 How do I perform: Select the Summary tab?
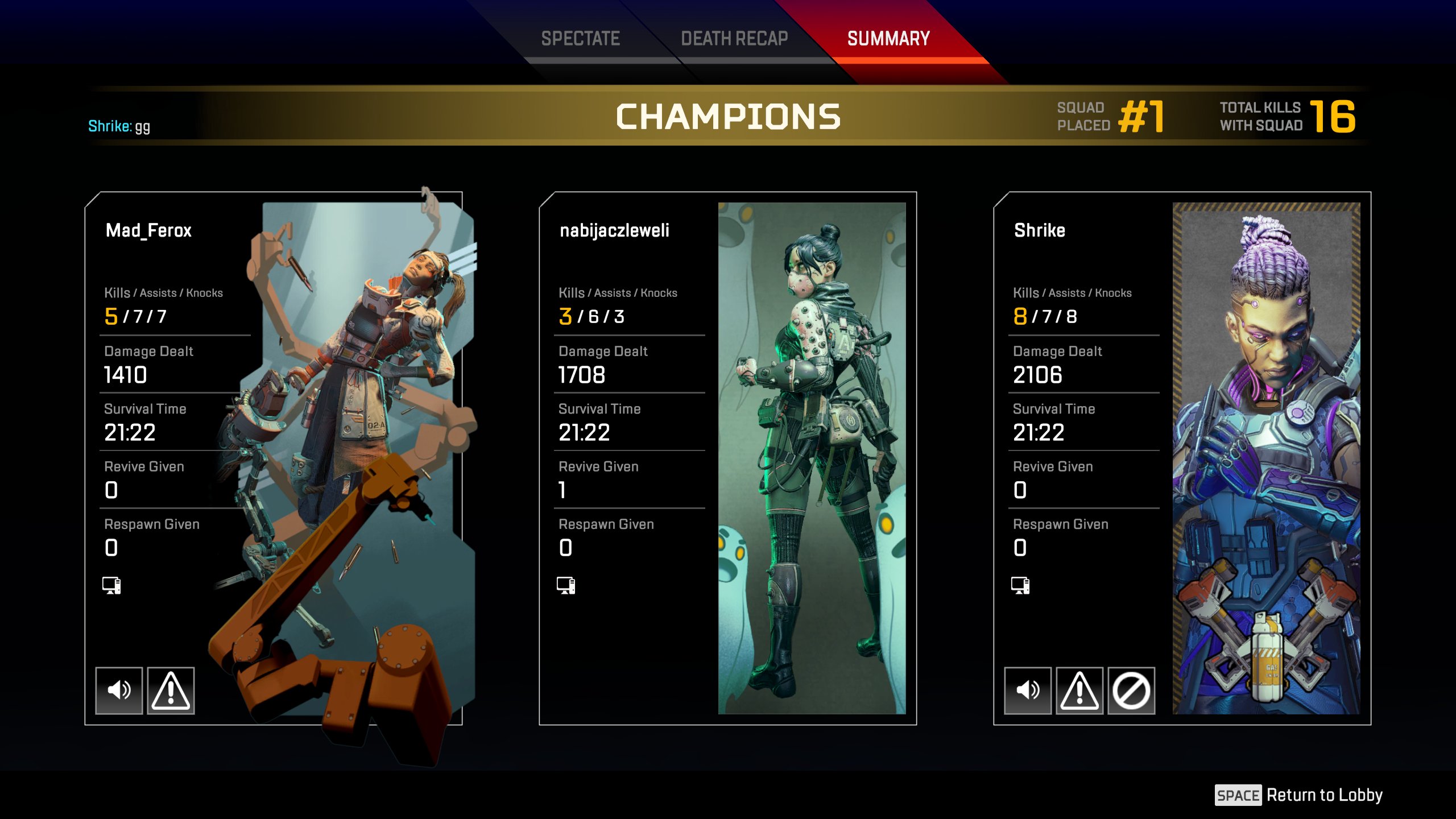tap(888, 39)
